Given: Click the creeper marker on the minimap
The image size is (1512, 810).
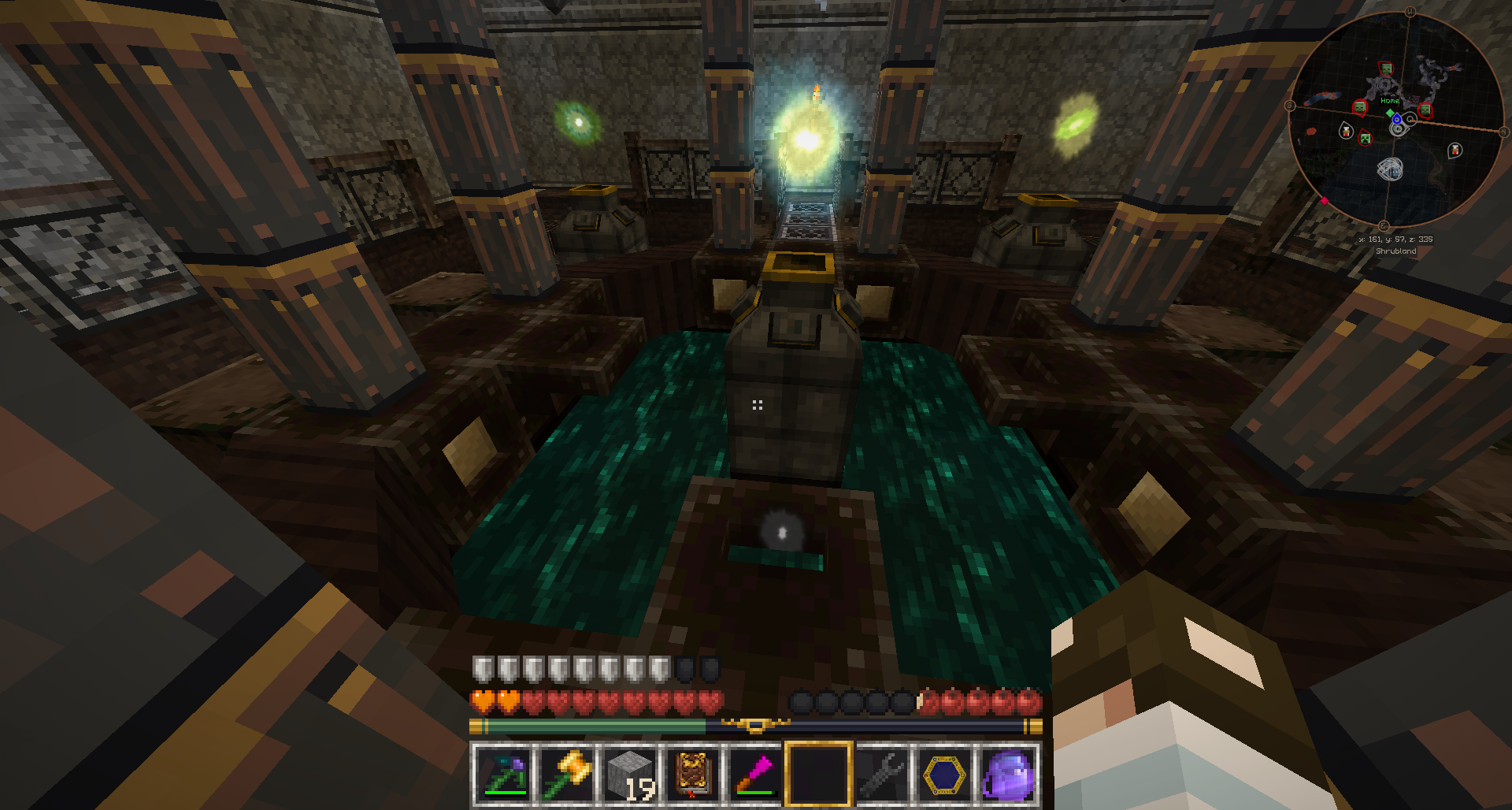Looking at the screenshot, I should 1366,139.
